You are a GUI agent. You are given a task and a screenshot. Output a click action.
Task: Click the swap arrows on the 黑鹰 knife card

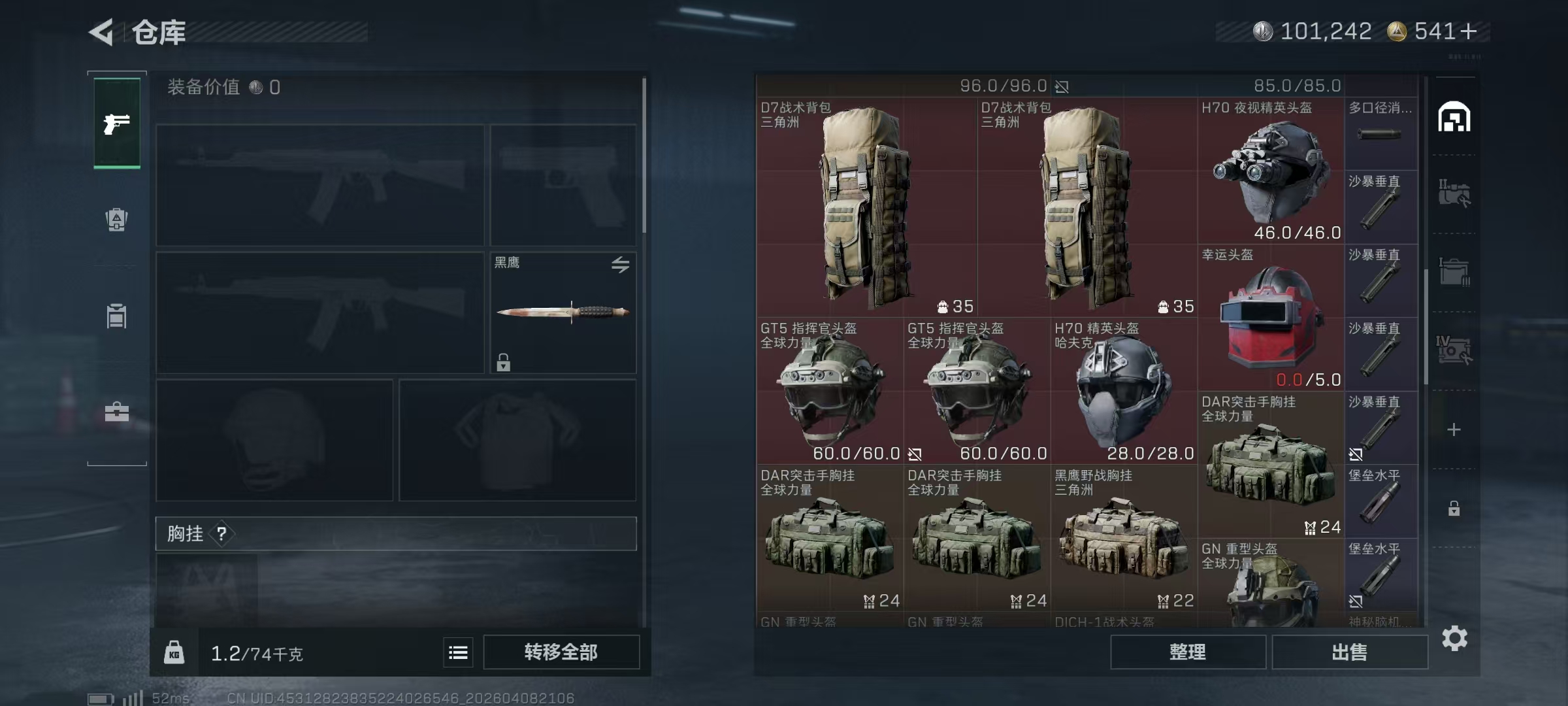621,265
